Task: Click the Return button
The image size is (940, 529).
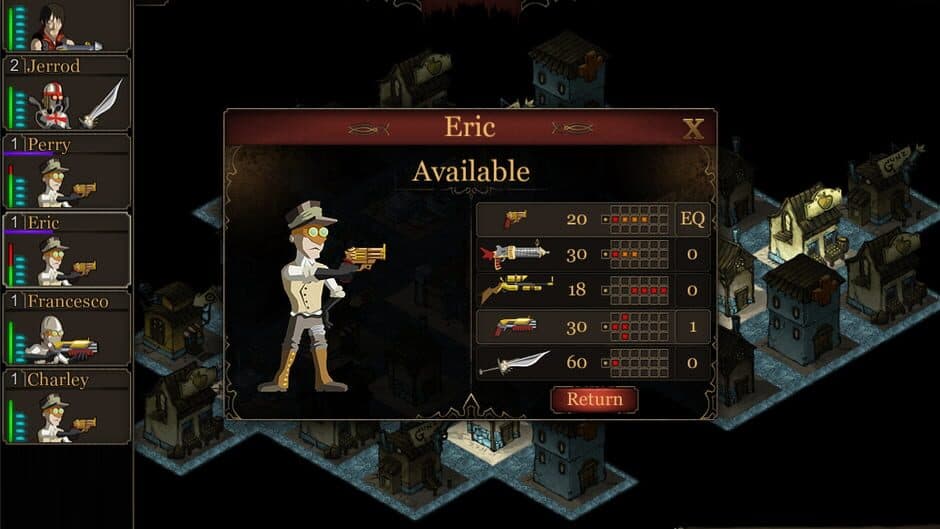Action: coord(594,399)
